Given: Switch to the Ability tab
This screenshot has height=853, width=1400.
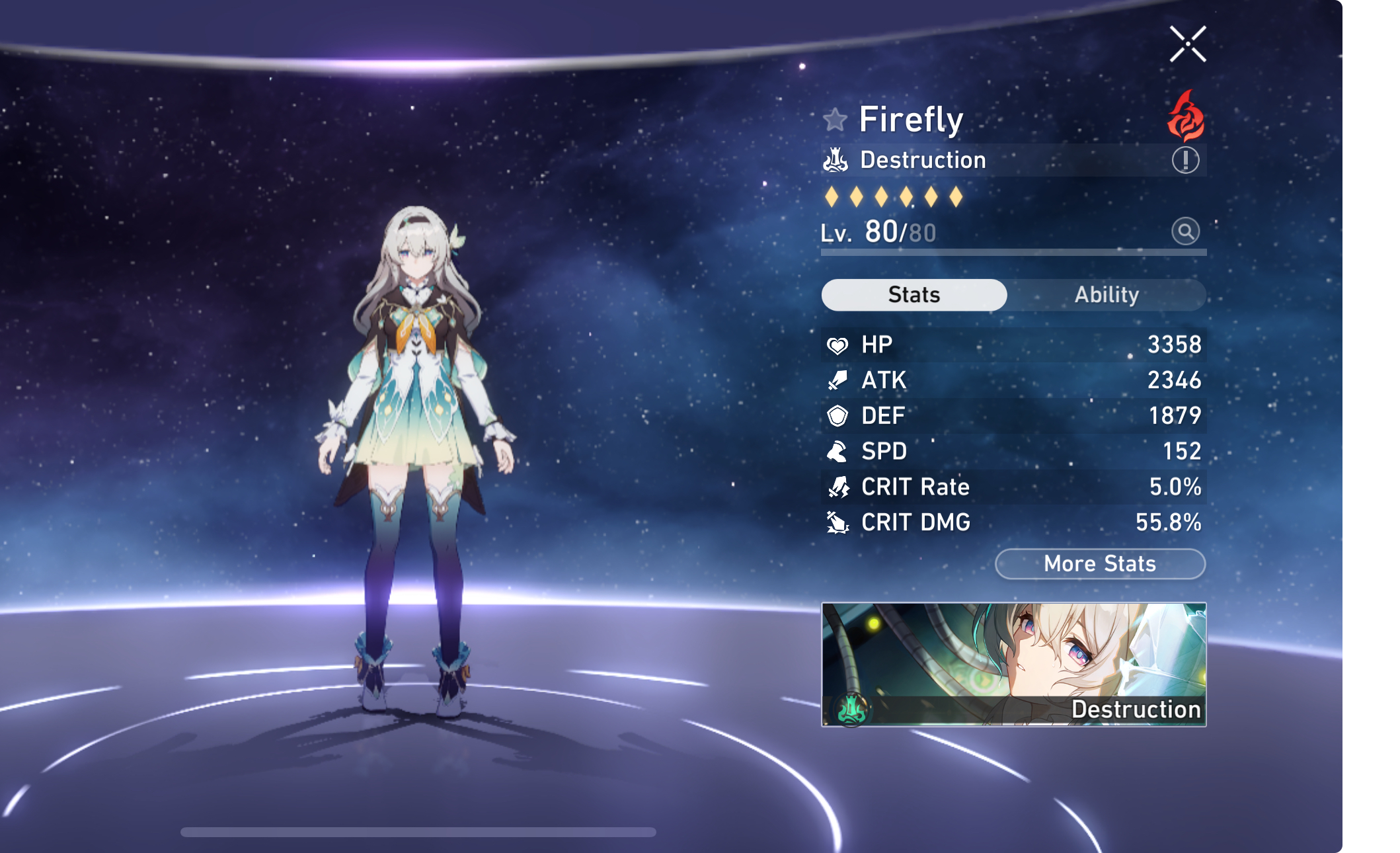Looking at the screenshot, I should coord(1107,295).
